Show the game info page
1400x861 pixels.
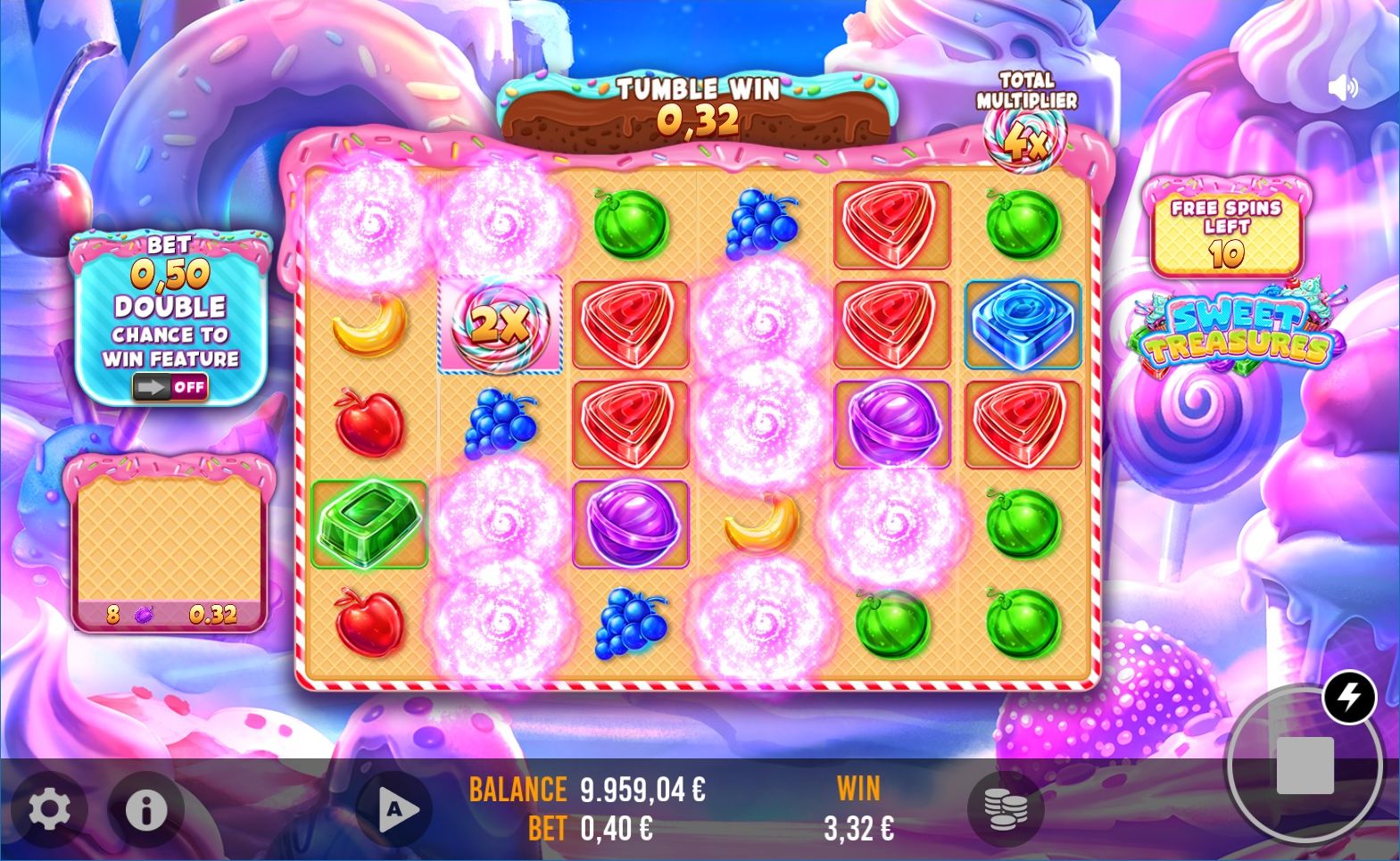145,809
